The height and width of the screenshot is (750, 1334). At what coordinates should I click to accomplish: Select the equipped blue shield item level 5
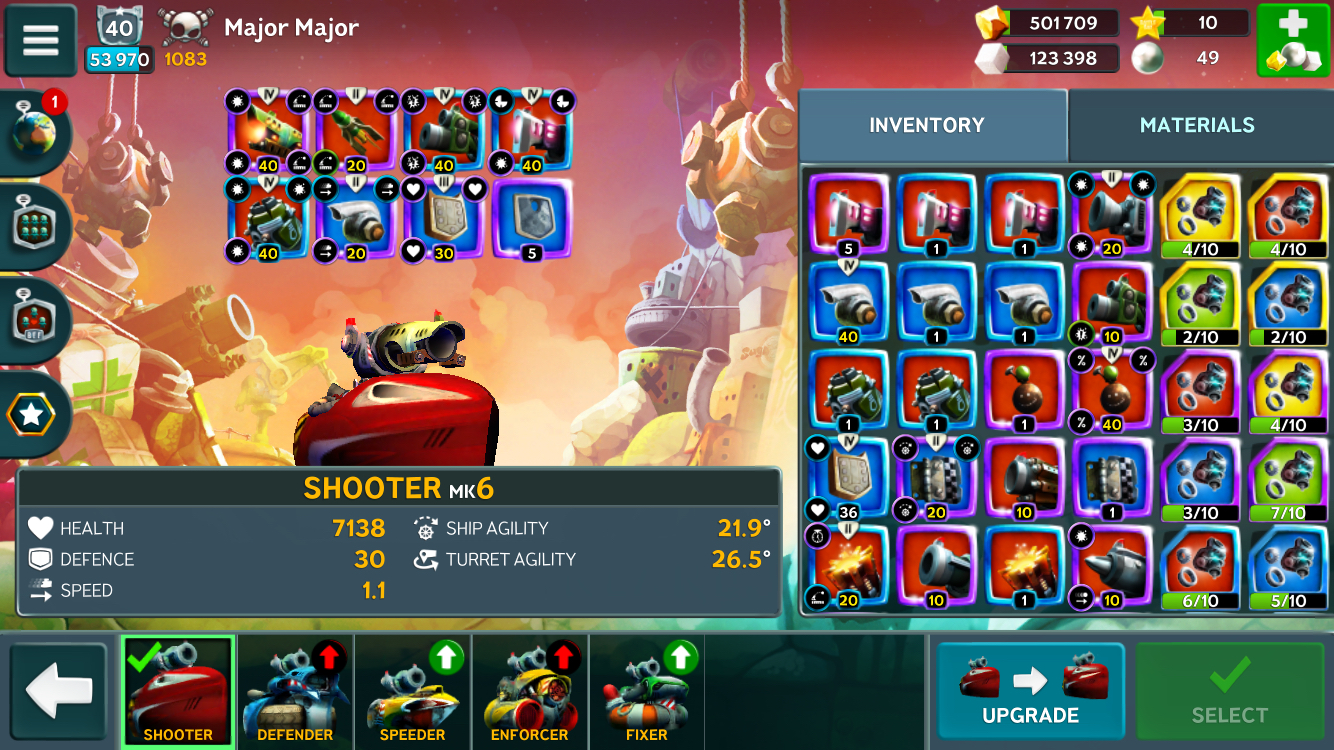pos(531,220)
